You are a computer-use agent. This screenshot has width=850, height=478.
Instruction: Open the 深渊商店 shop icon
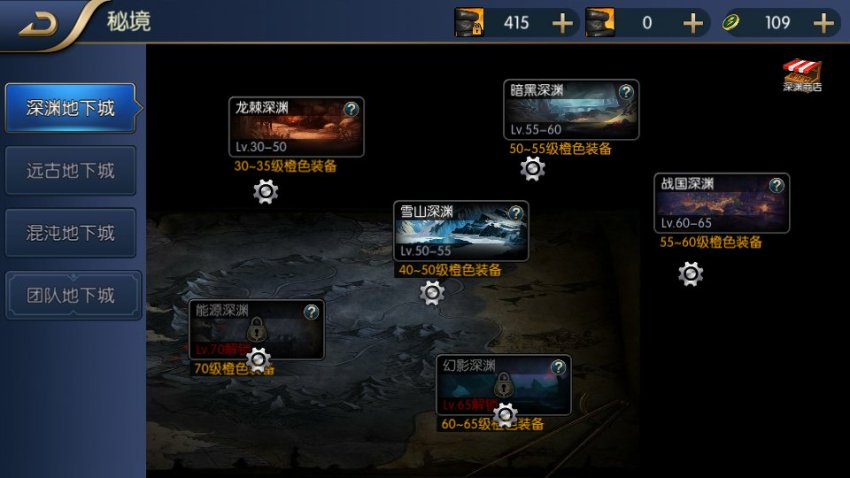[801, 75]
